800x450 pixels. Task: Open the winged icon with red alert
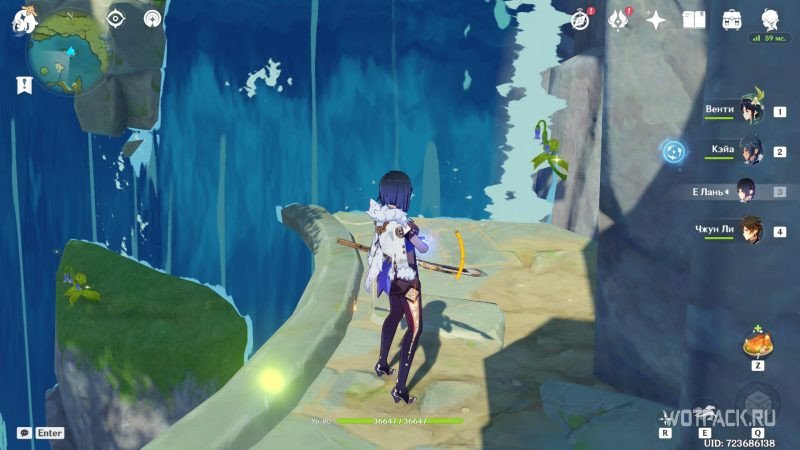[619, 20]
